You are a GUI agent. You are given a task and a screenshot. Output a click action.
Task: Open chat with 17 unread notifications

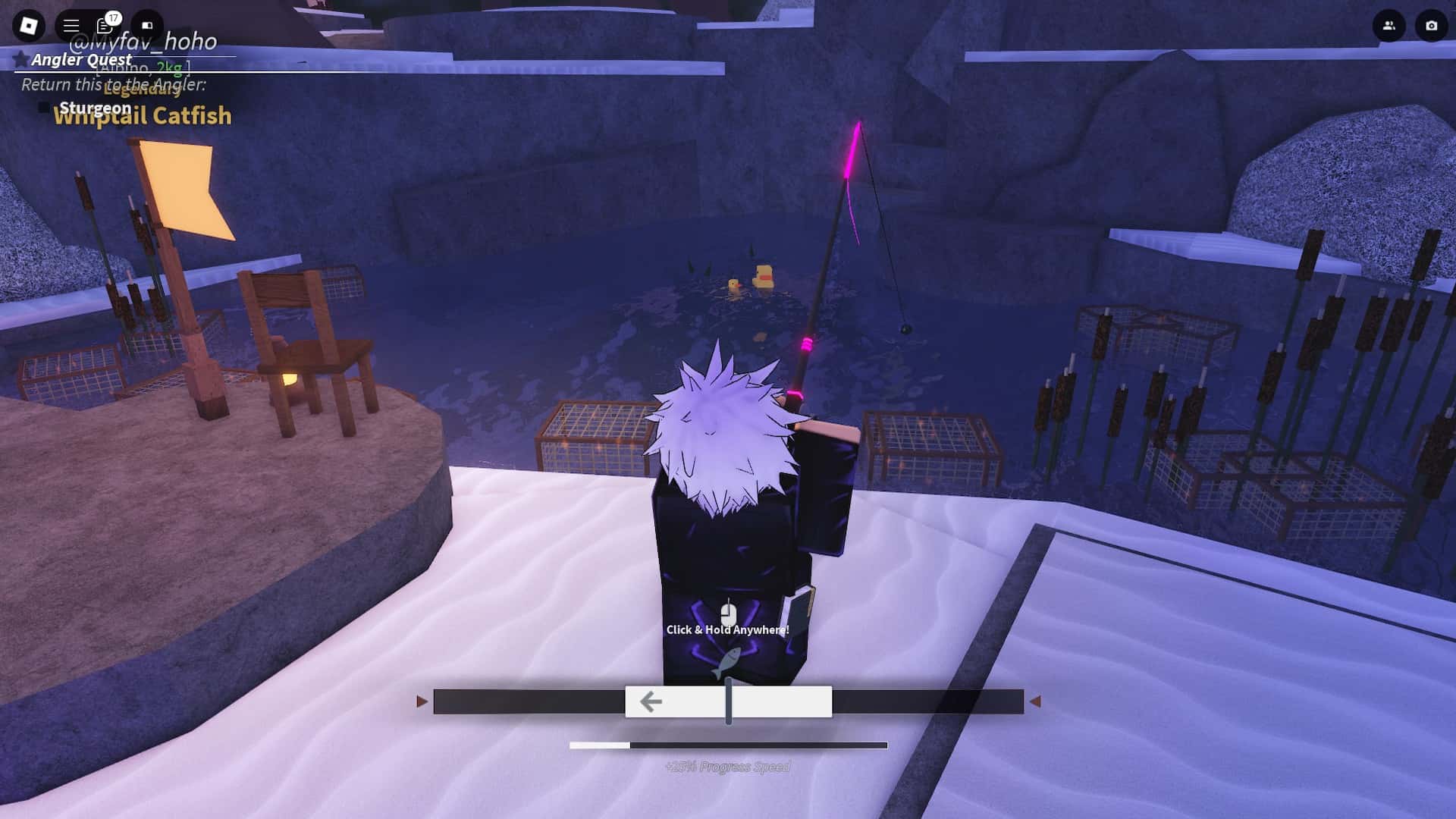tap(105, 26)
